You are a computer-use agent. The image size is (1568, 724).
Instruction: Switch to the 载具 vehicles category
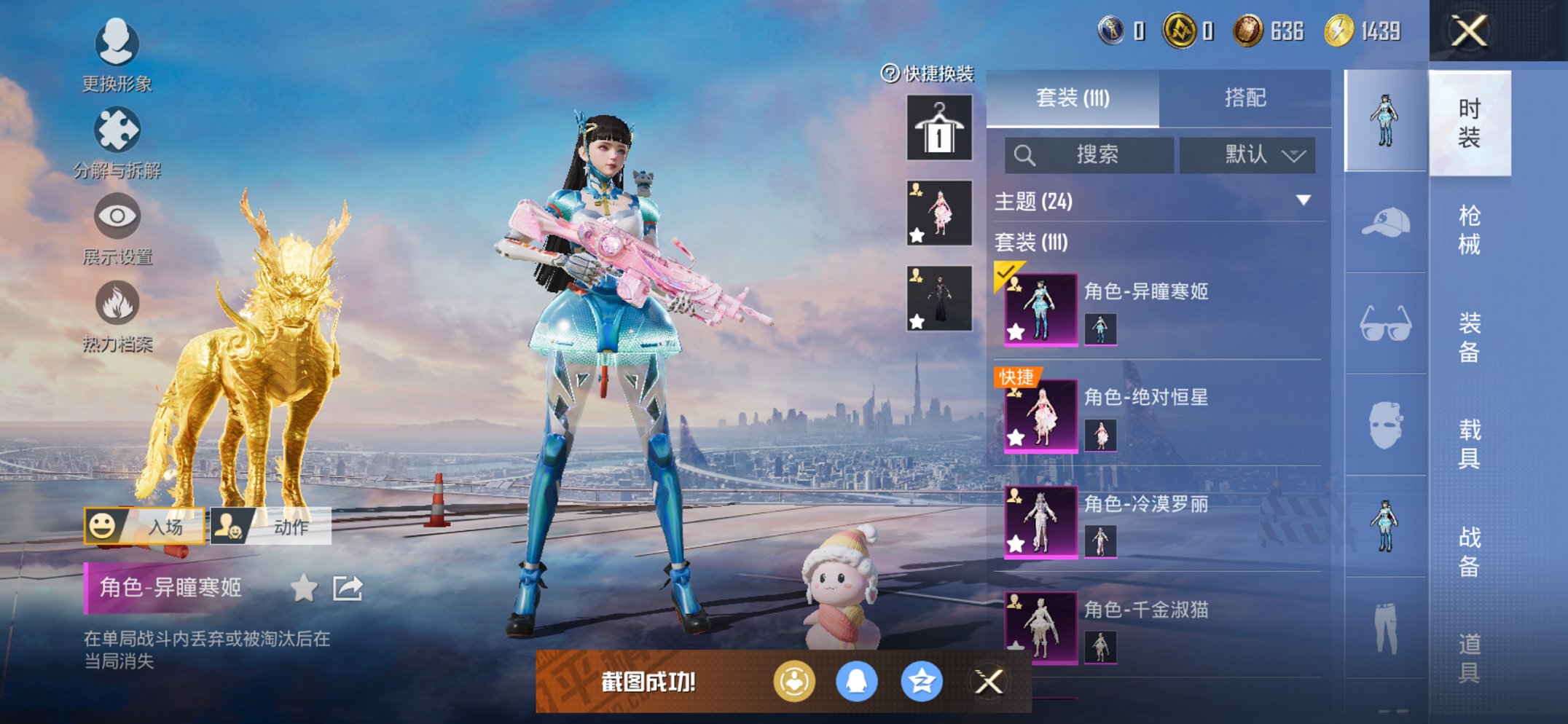pos(1469,444)
